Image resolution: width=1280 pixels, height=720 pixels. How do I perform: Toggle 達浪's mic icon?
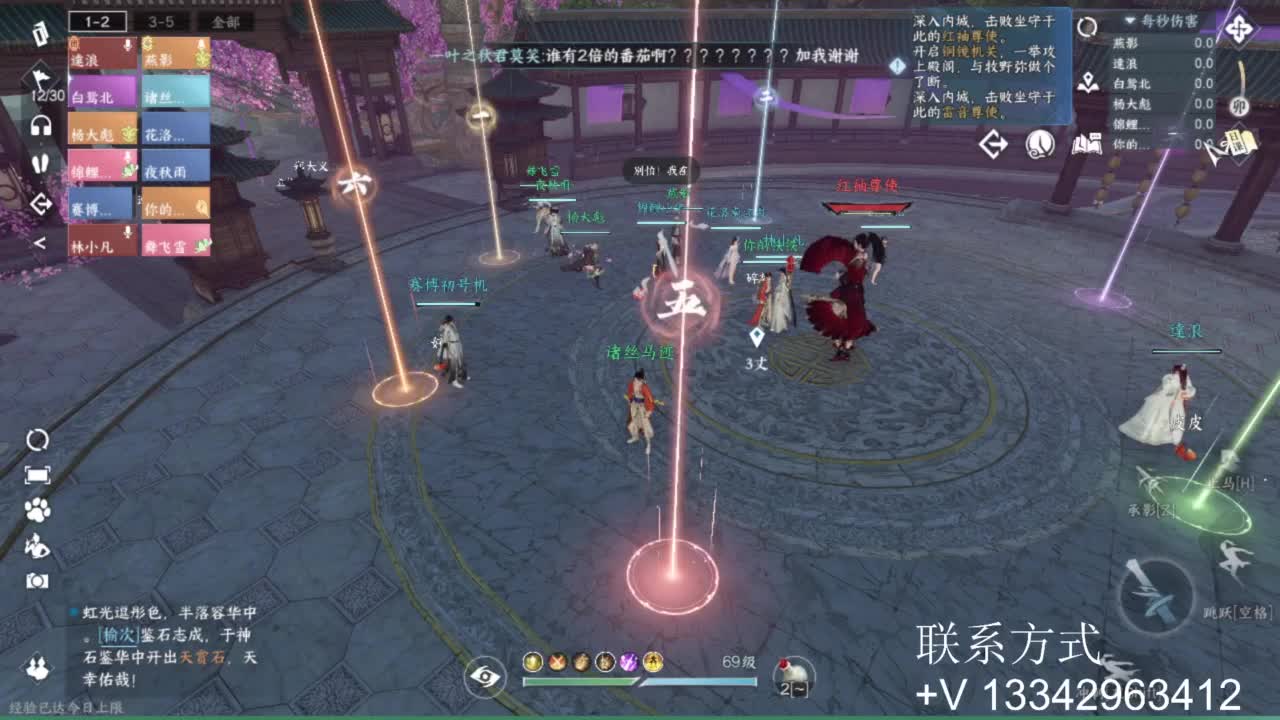(x=128, y=45)
